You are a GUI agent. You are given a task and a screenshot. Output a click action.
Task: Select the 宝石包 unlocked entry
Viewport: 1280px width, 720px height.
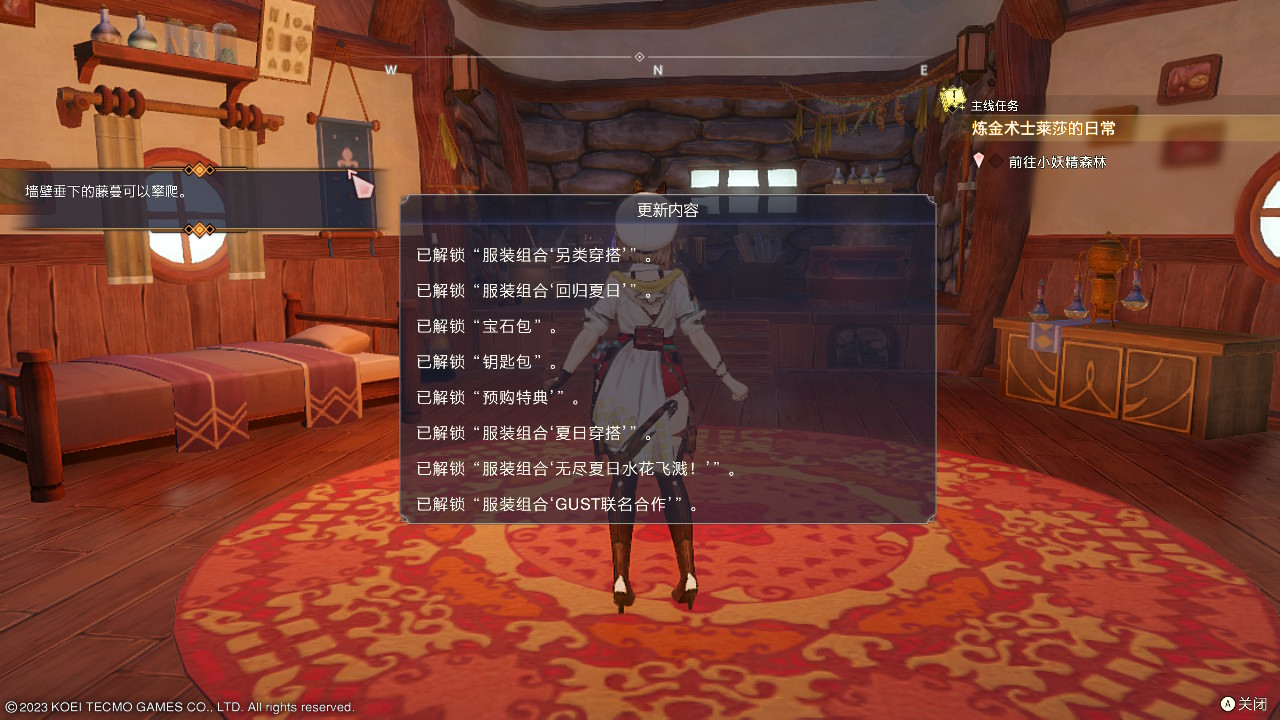click(x=485, y=326)
